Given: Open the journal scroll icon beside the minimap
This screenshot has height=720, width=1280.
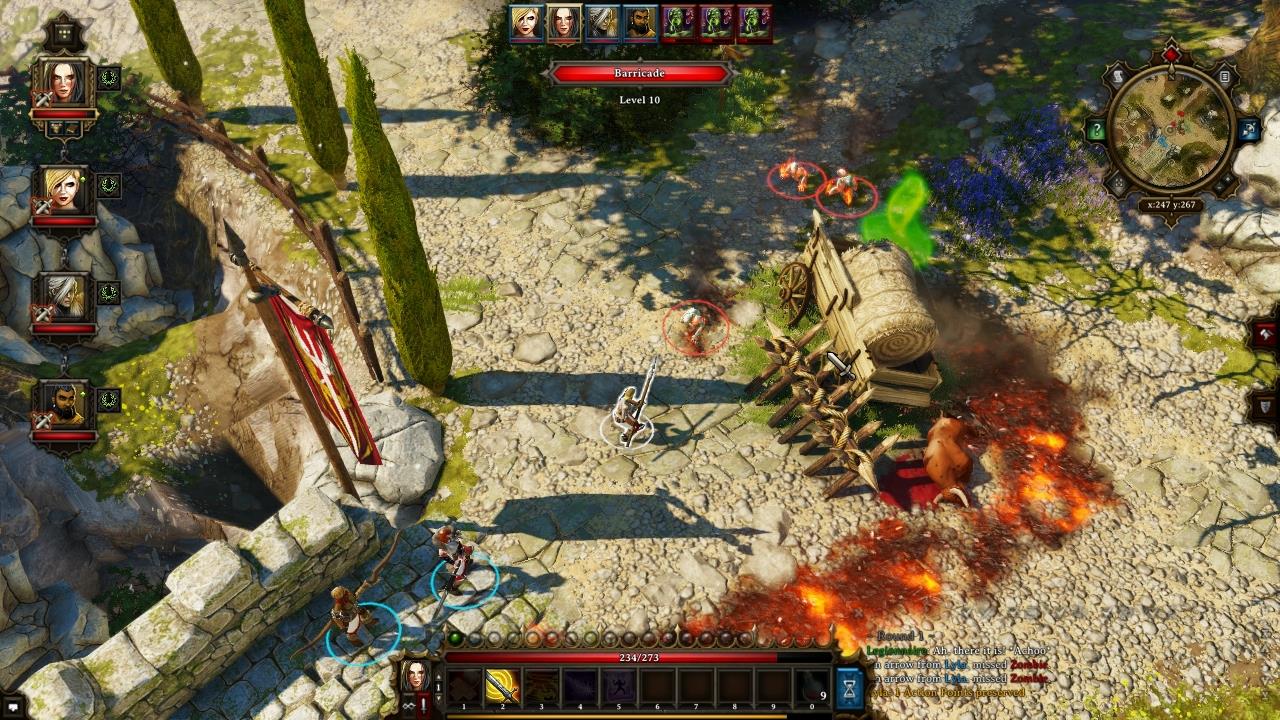Looking at the screenshot, I should coord(1119,75).
